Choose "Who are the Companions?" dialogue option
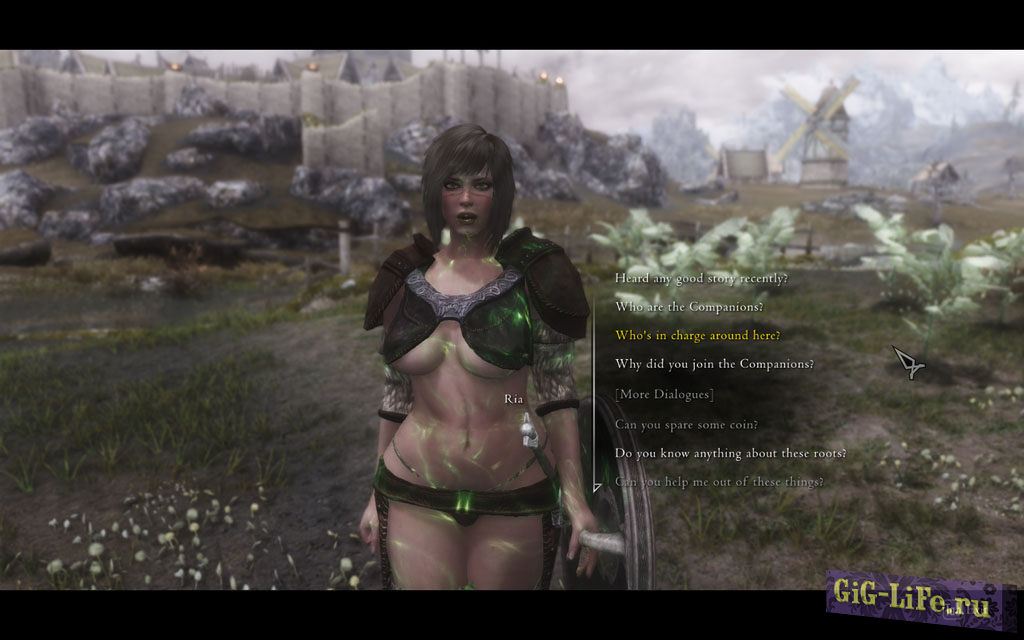1024x640 pixels. [x=689, y=306]
